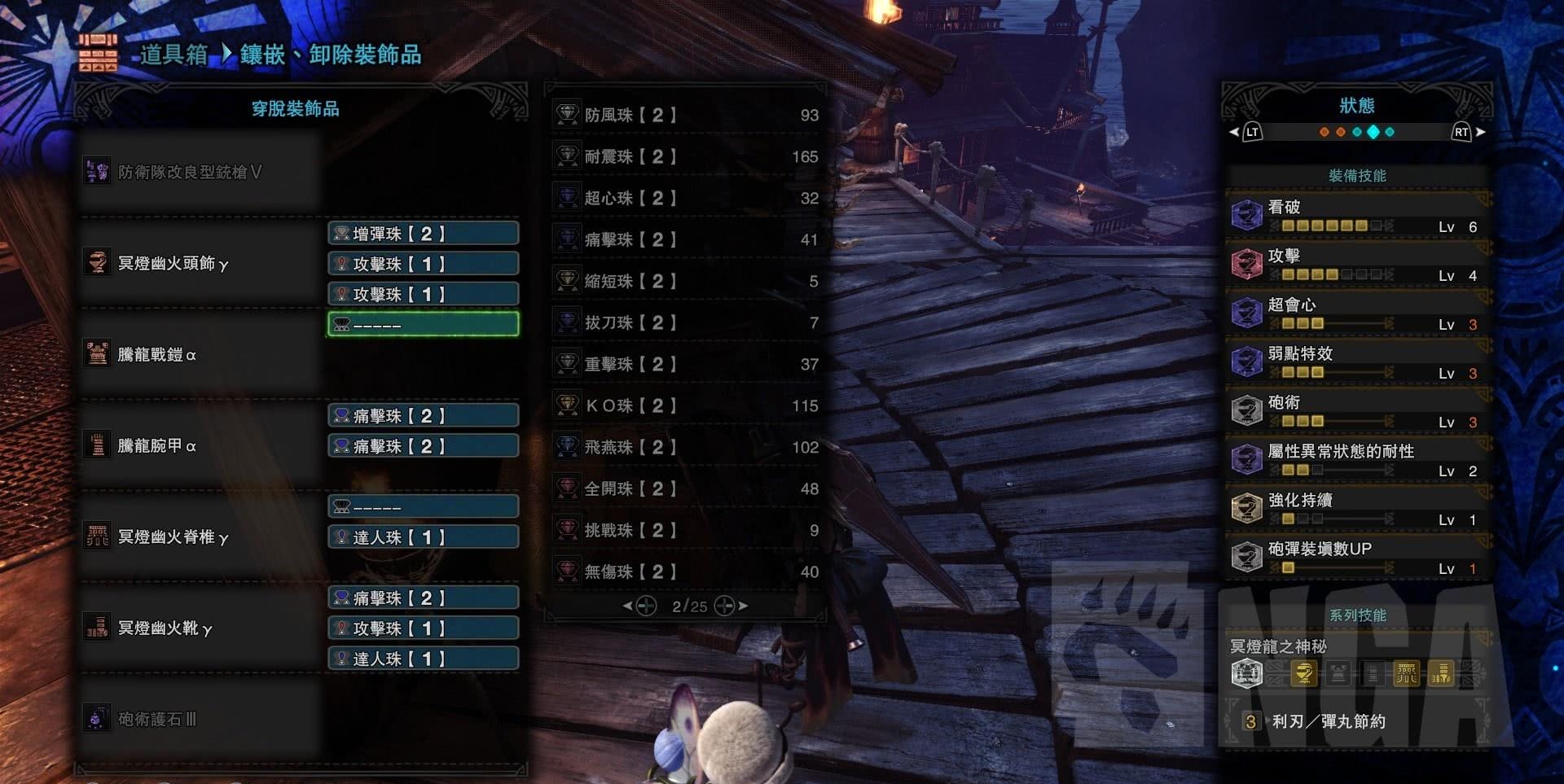Pick the KO珠【2】 decoration
Viewport: 1564px width, 784px height.
[x=686, y=406]
